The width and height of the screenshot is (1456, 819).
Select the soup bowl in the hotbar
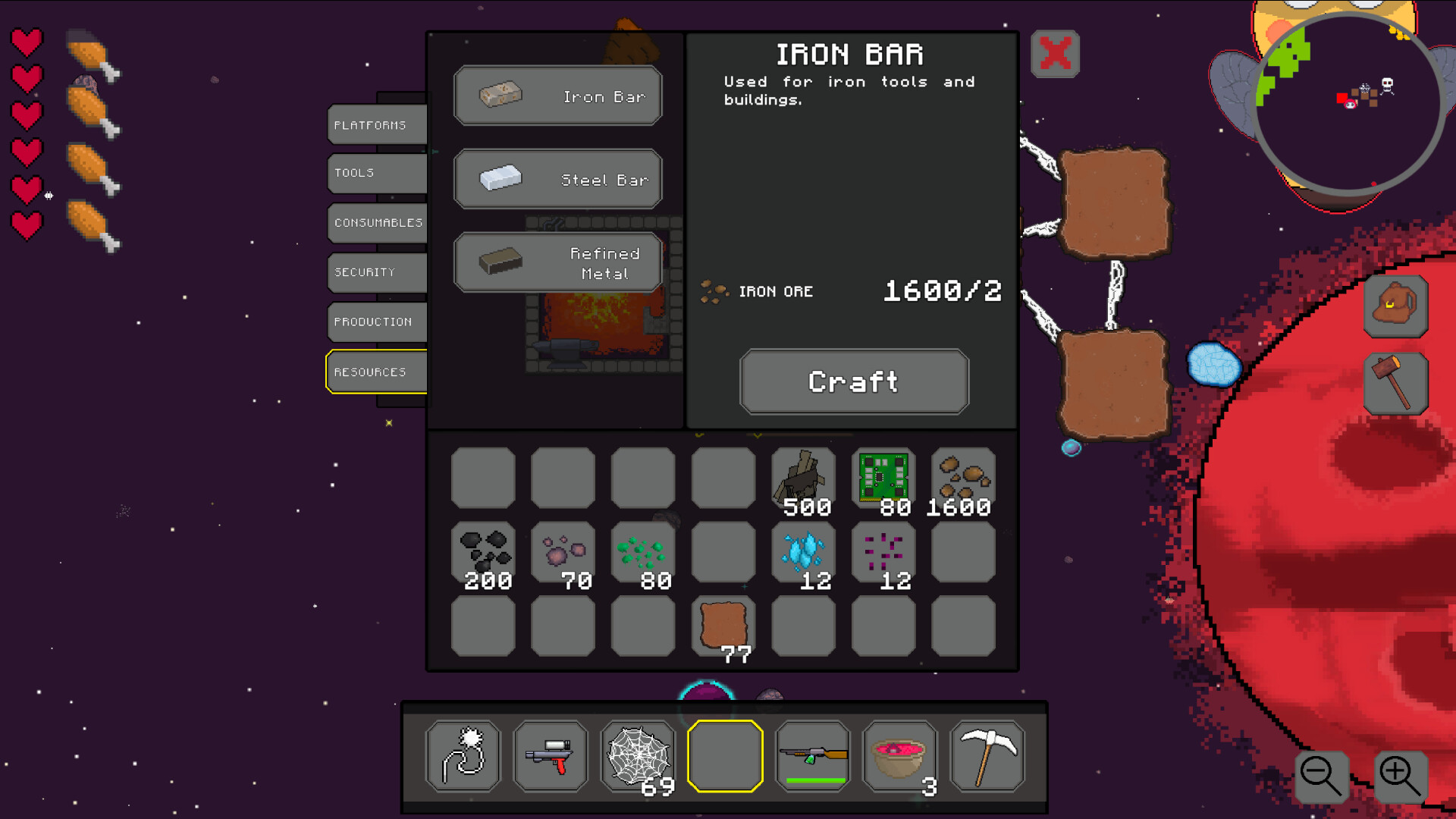pos(899,756)
